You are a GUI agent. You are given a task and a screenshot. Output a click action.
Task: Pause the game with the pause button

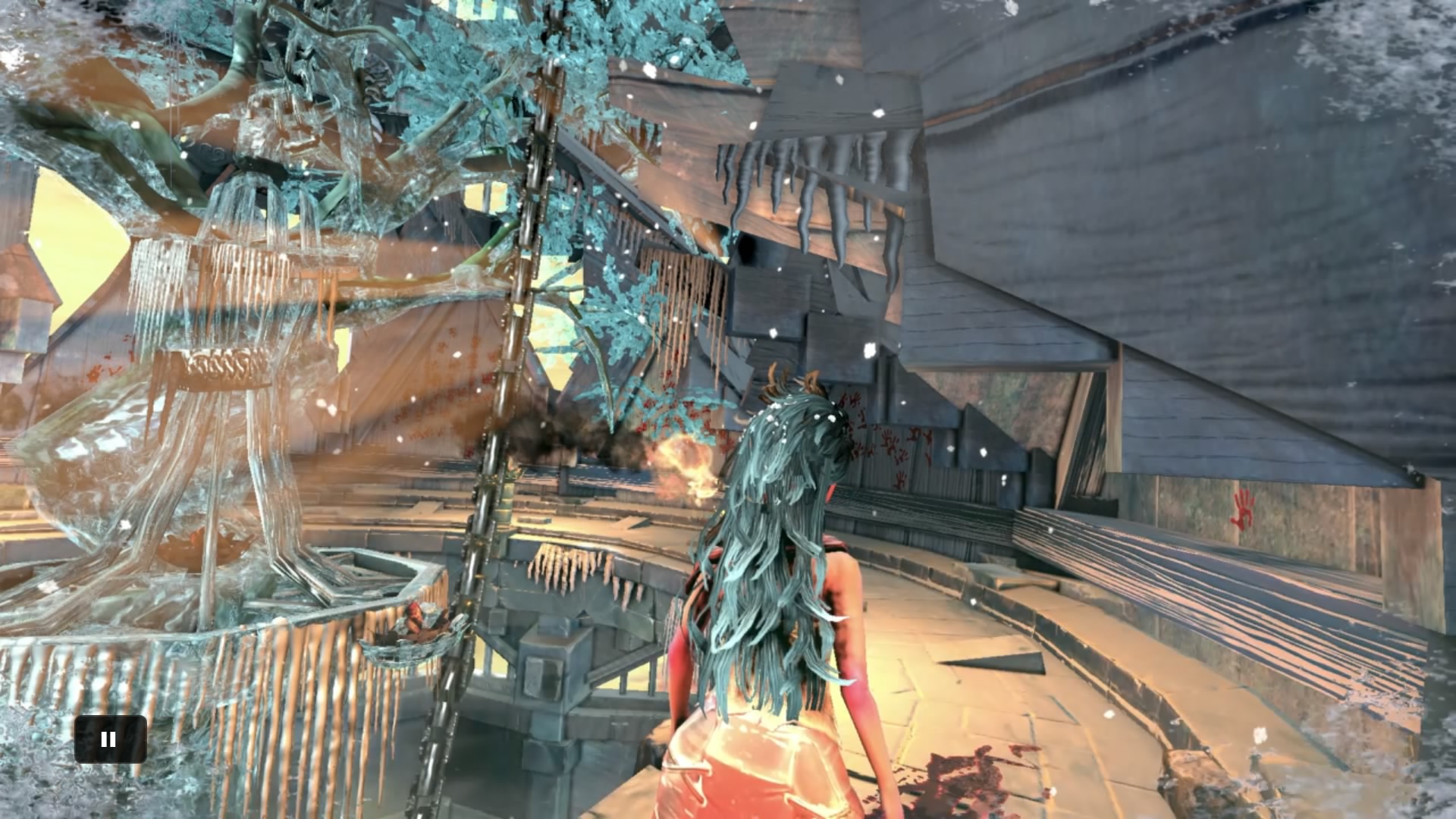pos(110,739)
